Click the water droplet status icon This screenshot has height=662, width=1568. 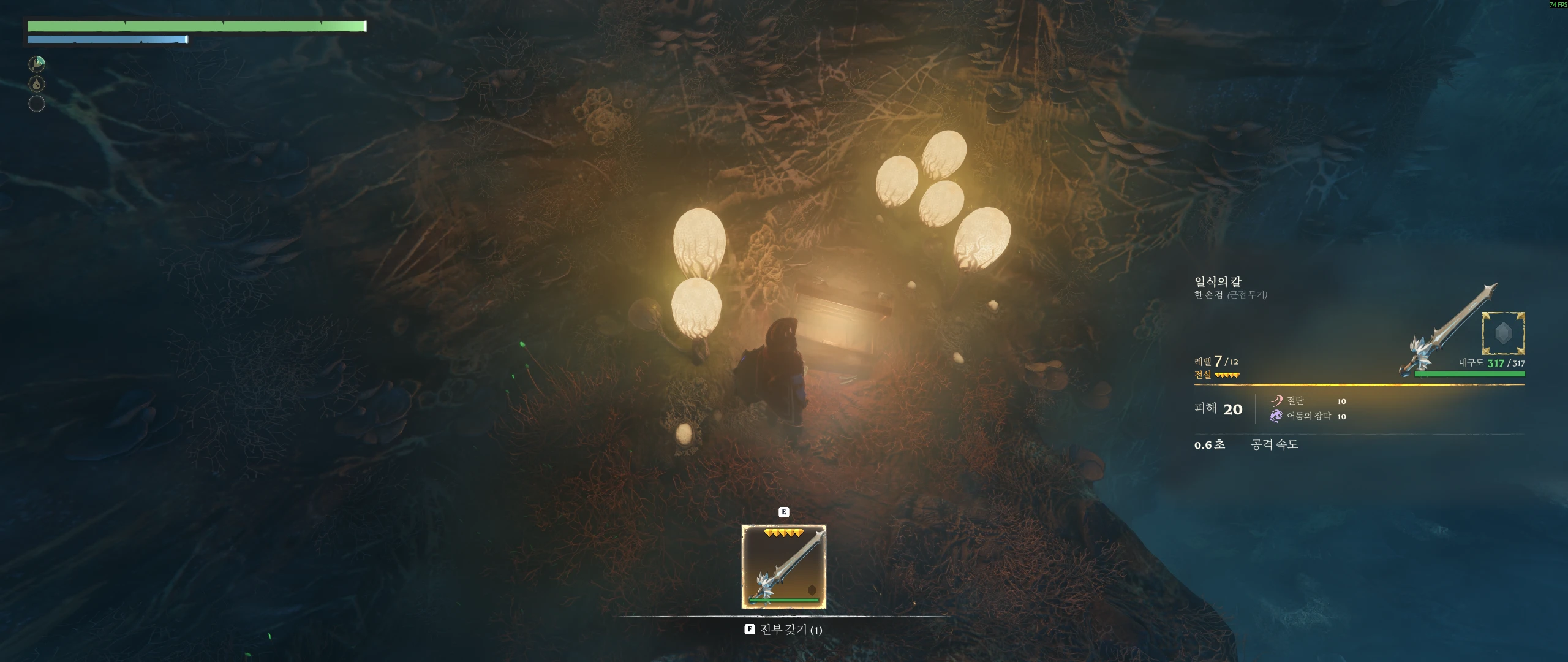[x=37, y=84]
